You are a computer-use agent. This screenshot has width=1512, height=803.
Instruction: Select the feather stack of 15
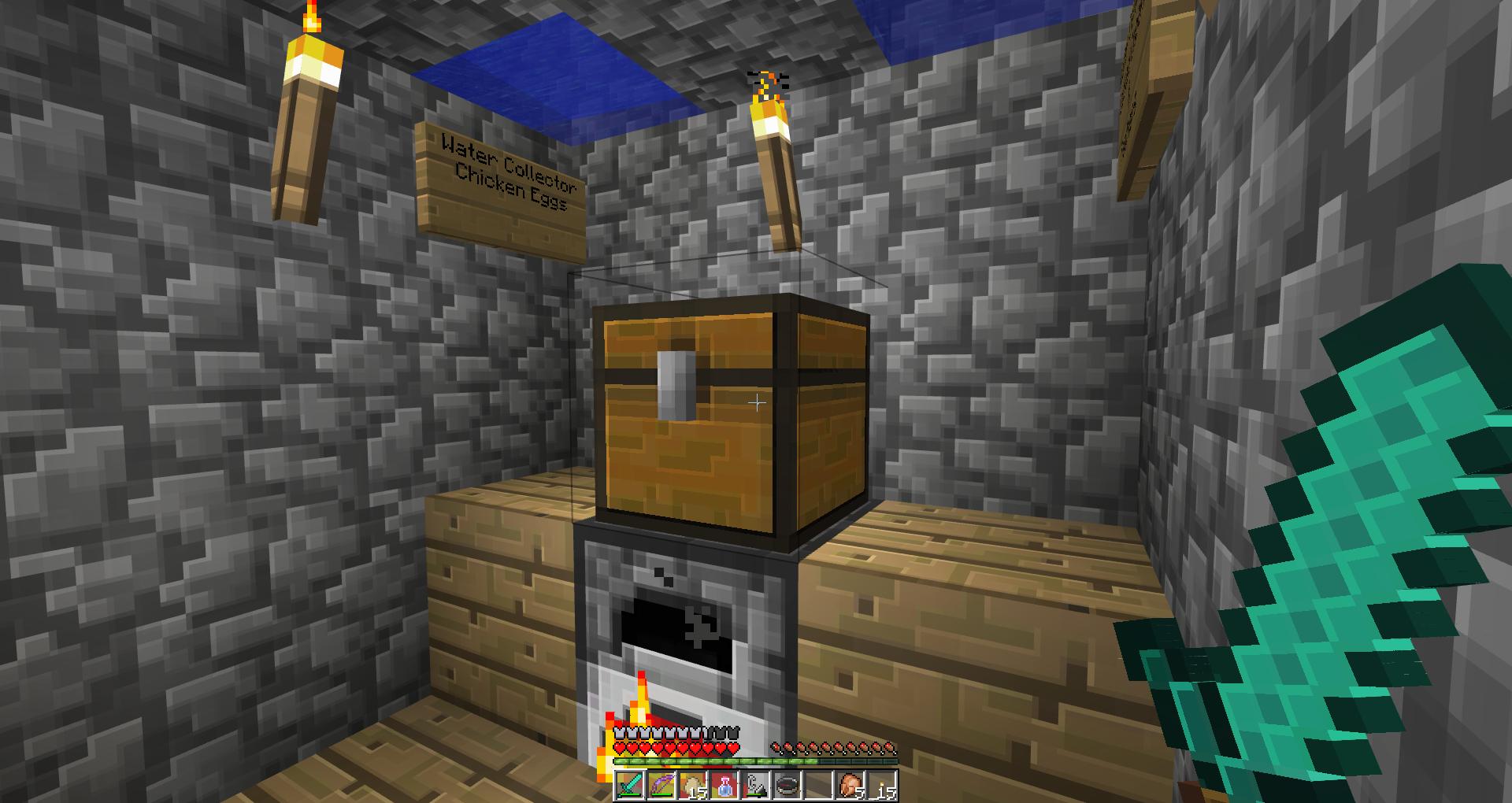click(694, 786)
